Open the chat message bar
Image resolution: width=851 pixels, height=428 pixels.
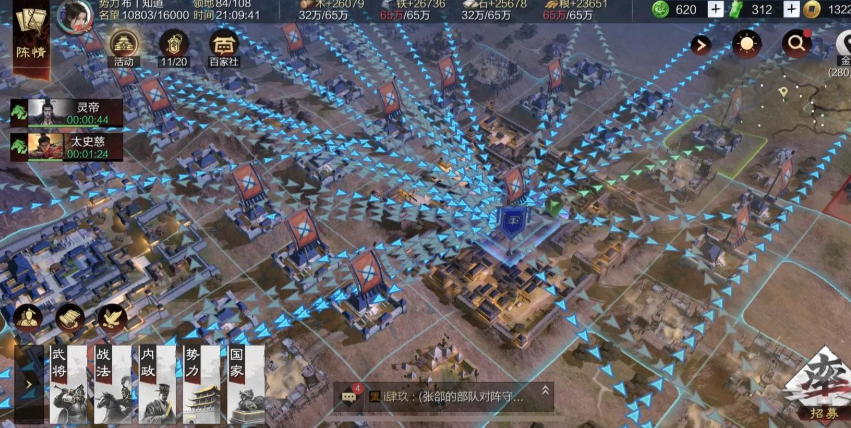(x=445, y=396)
